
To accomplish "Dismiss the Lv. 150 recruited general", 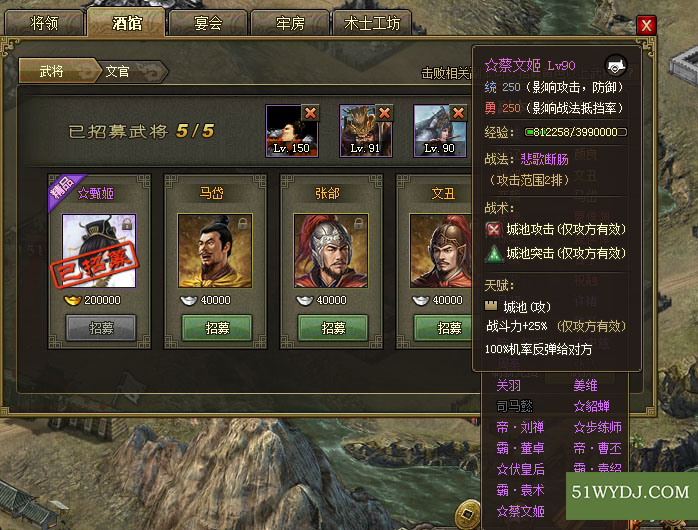I will [x=310, y=113].
